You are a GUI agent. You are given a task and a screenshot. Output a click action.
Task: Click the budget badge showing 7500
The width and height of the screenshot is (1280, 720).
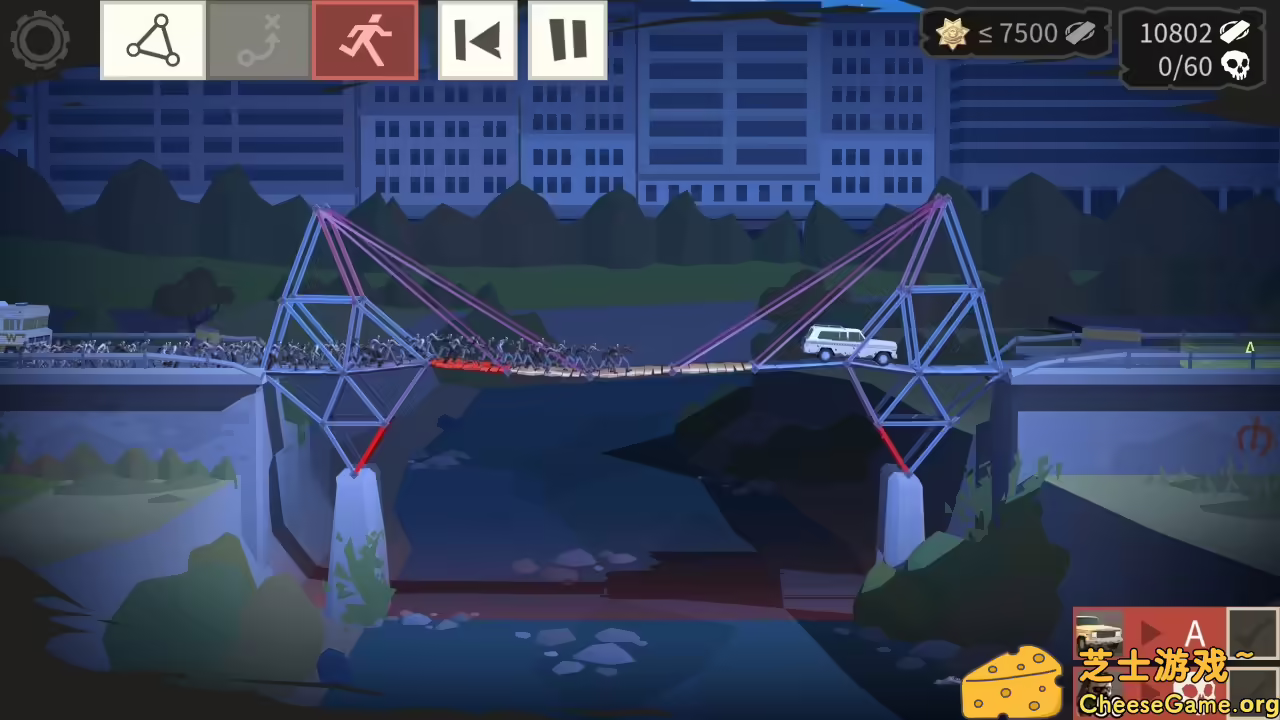tap(1020, 33)
